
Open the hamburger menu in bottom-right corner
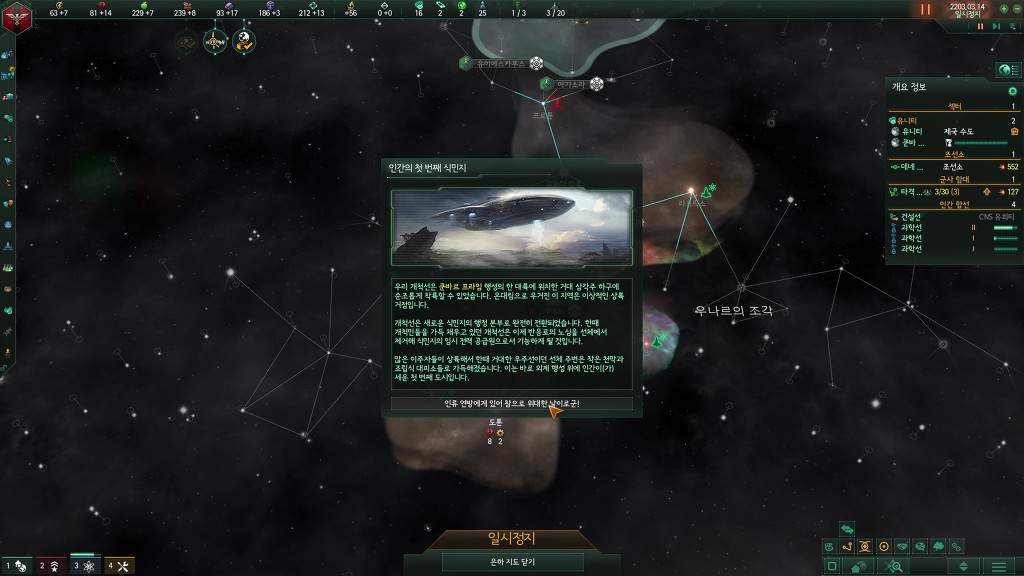pyautogui.click(x=997, y=566)
